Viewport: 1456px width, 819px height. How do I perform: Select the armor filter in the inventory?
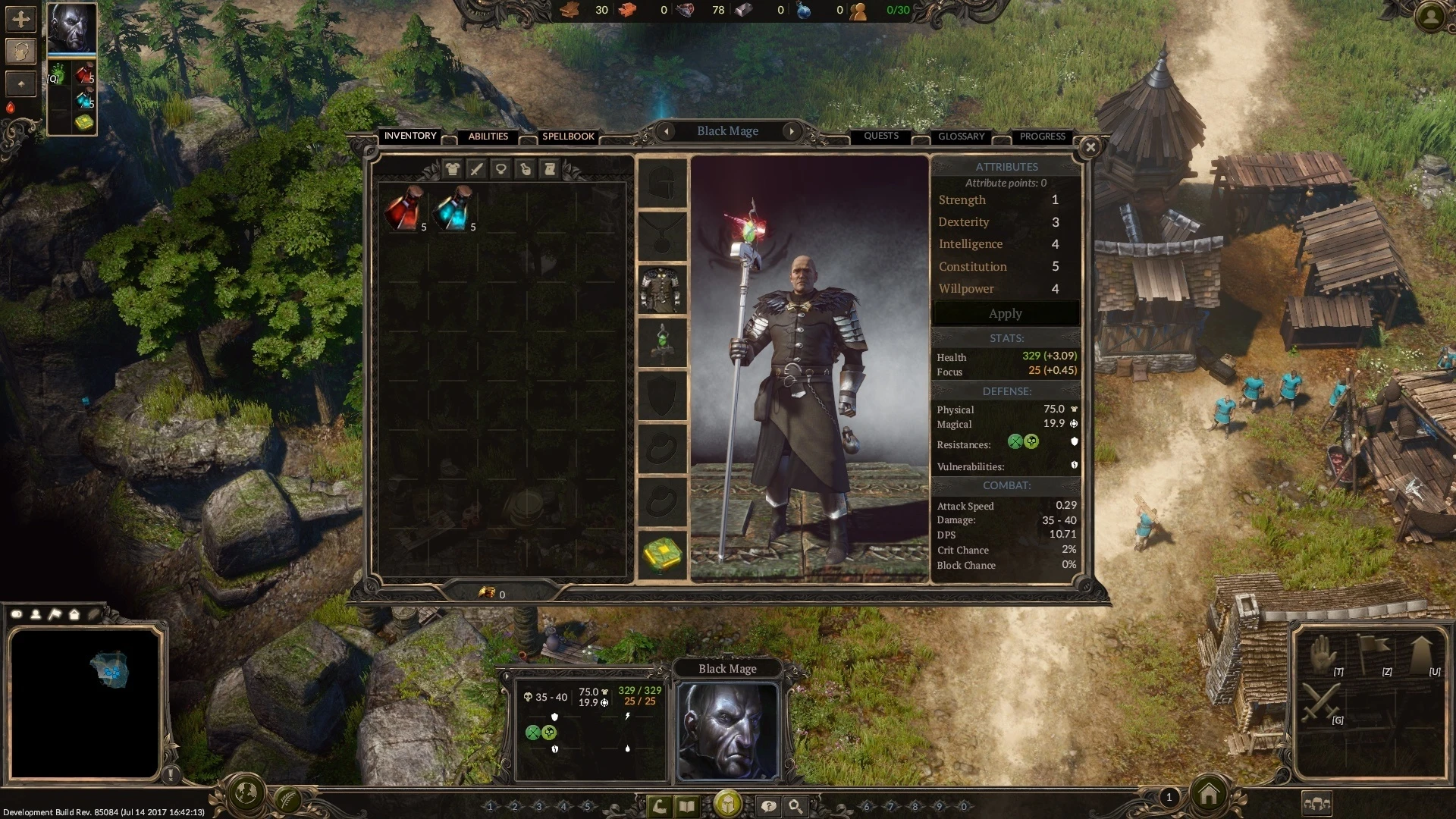[x=453, y=168]
